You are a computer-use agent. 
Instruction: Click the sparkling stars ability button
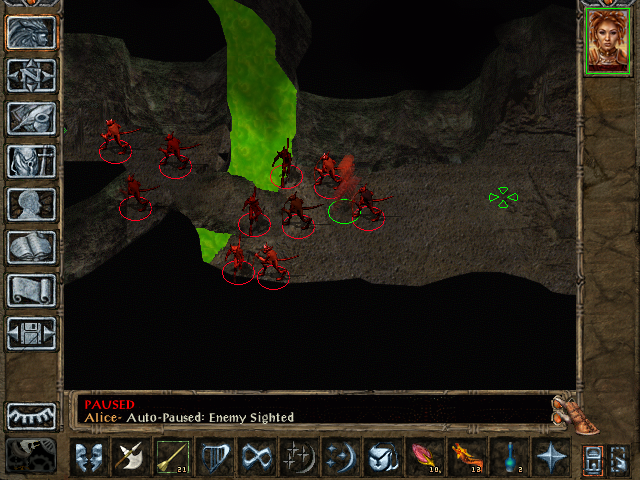[x=299, y=458]
